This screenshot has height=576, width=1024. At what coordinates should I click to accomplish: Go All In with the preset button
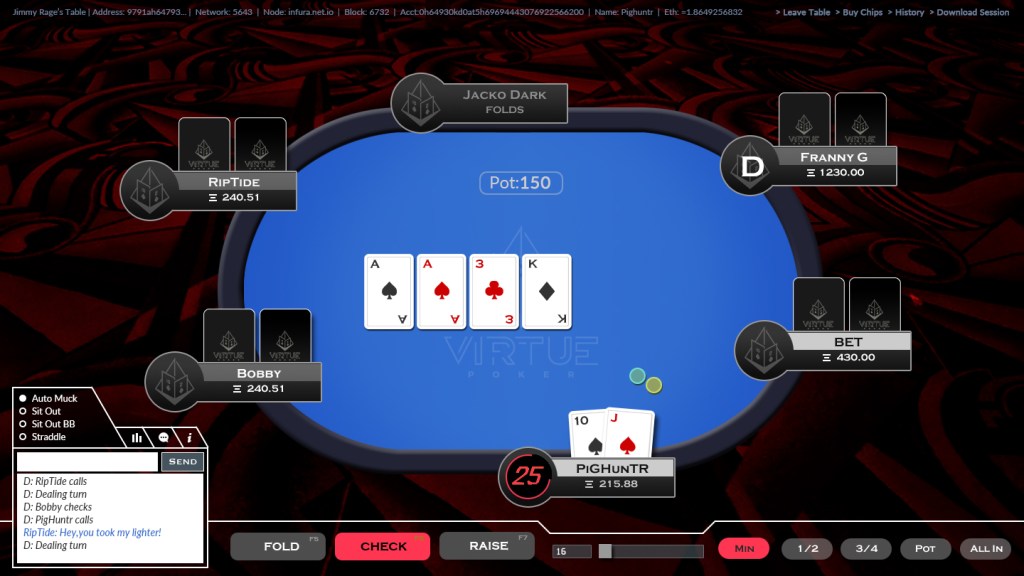tap(985, 548)
